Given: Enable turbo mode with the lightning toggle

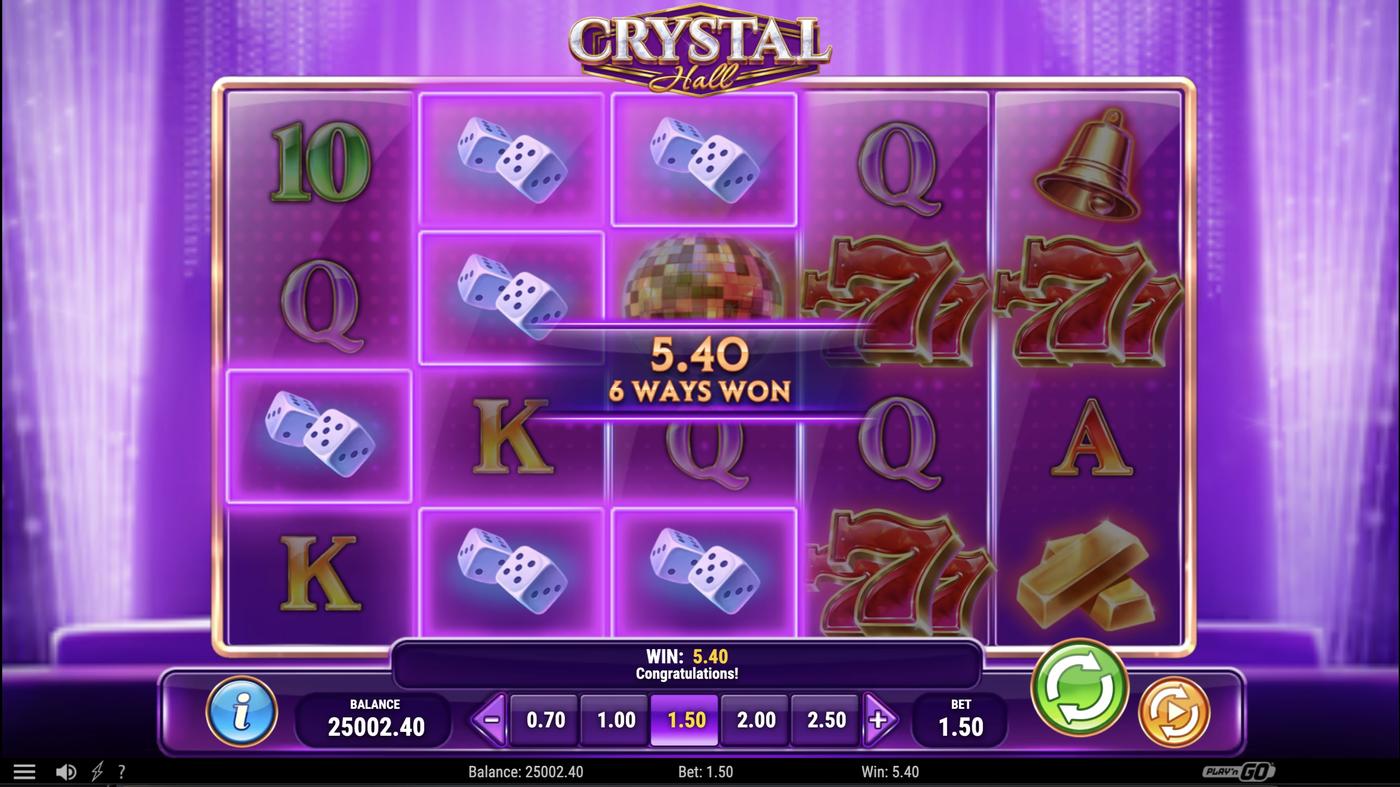Looking at the screenshot, I should (x=97, y=770).
